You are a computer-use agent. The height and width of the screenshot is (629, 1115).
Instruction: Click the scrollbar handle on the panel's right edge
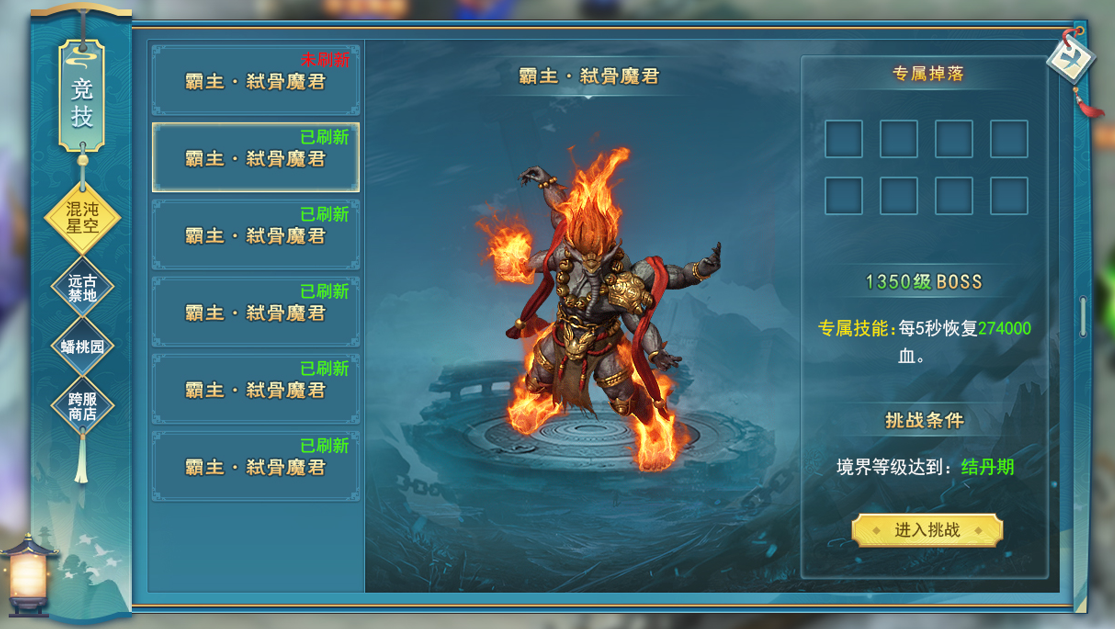(x=1084, y=316)
